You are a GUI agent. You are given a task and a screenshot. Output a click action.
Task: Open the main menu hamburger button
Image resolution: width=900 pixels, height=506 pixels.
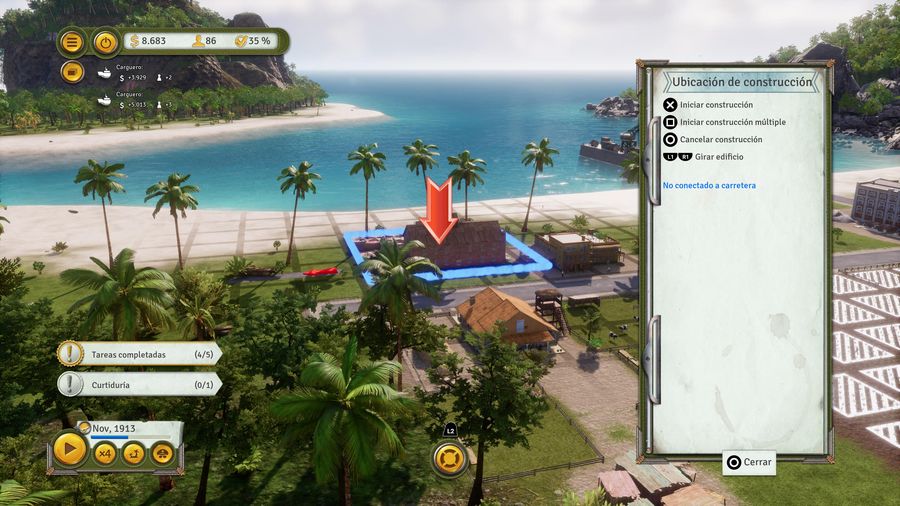[72, 42]
